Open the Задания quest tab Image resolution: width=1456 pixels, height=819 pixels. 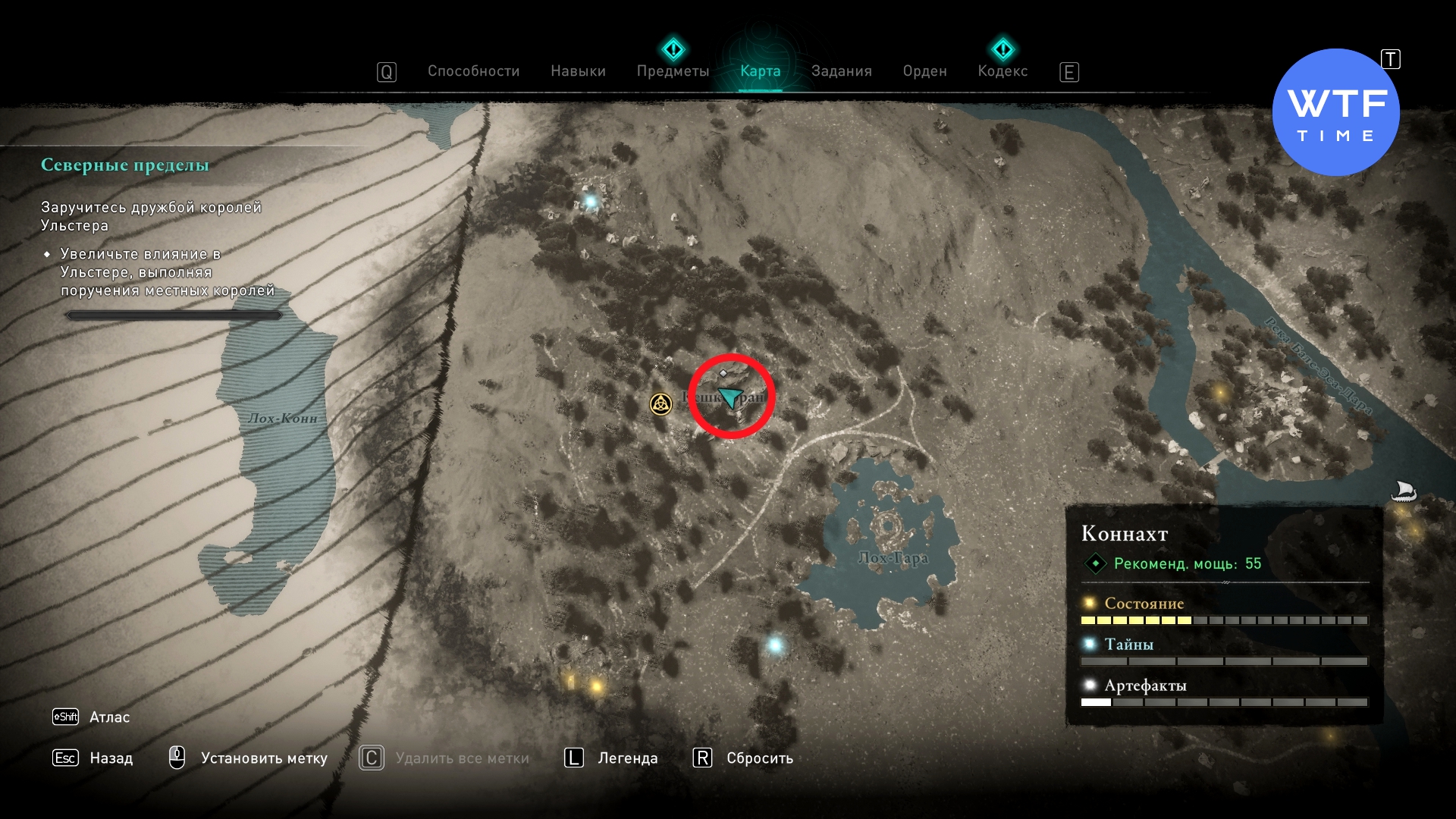(841, 71)
